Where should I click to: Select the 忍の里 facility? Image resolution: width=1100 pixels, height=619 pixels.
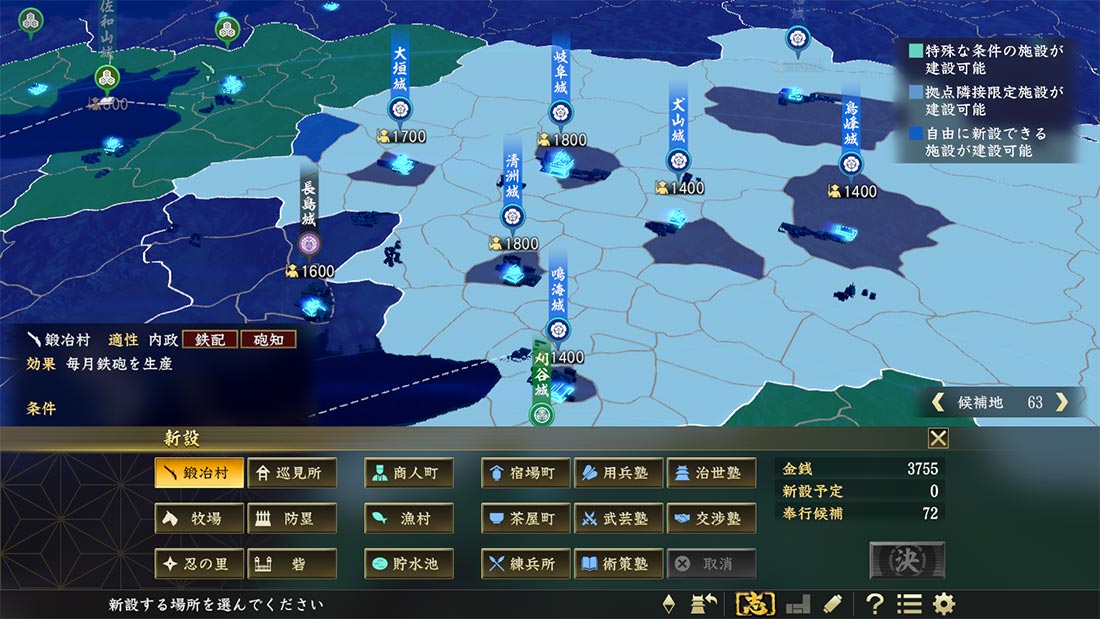[199, 563]
